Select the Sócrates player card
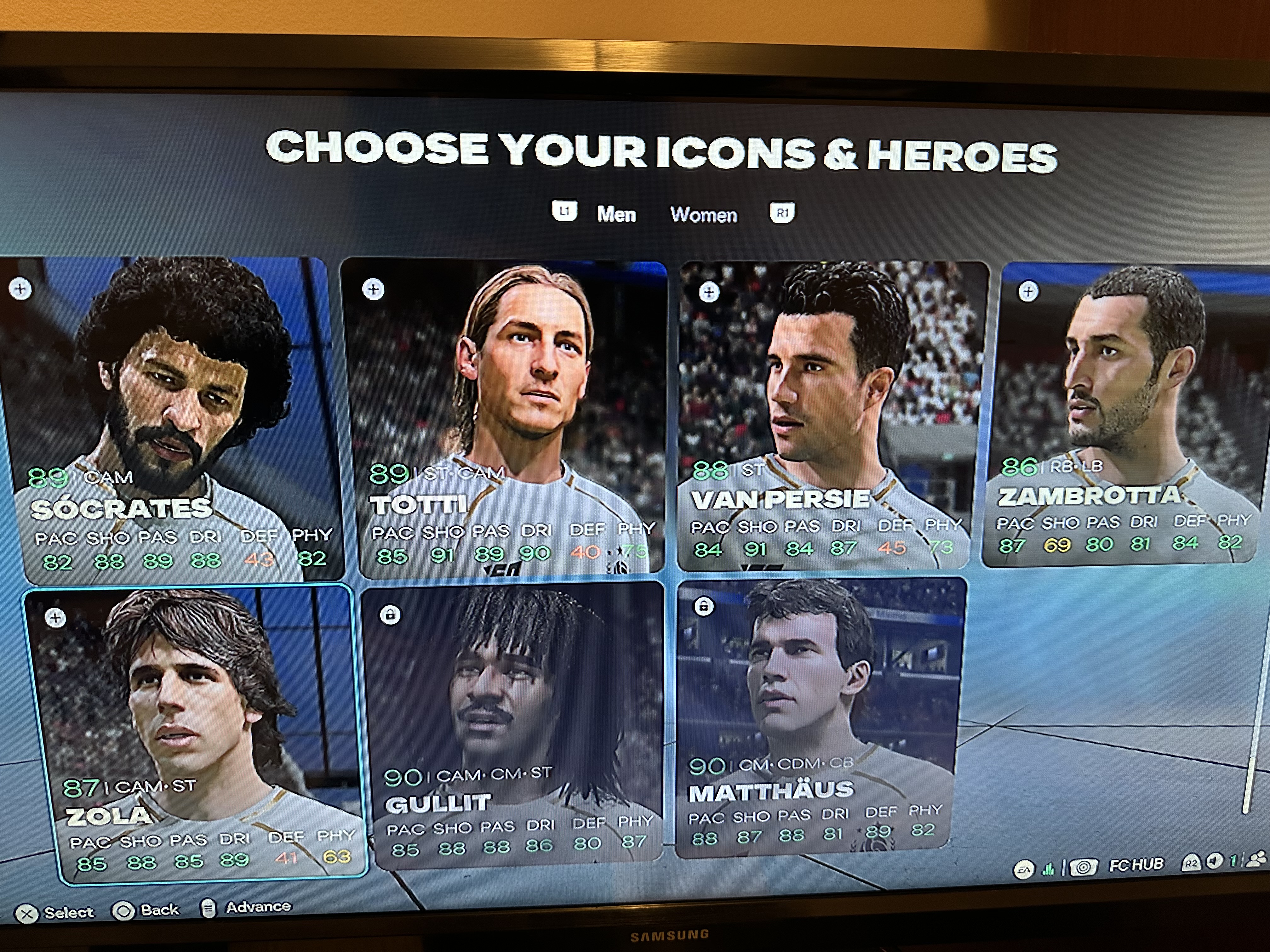The width and height of the screenshot is (1270, 952). tap(172, 419)
